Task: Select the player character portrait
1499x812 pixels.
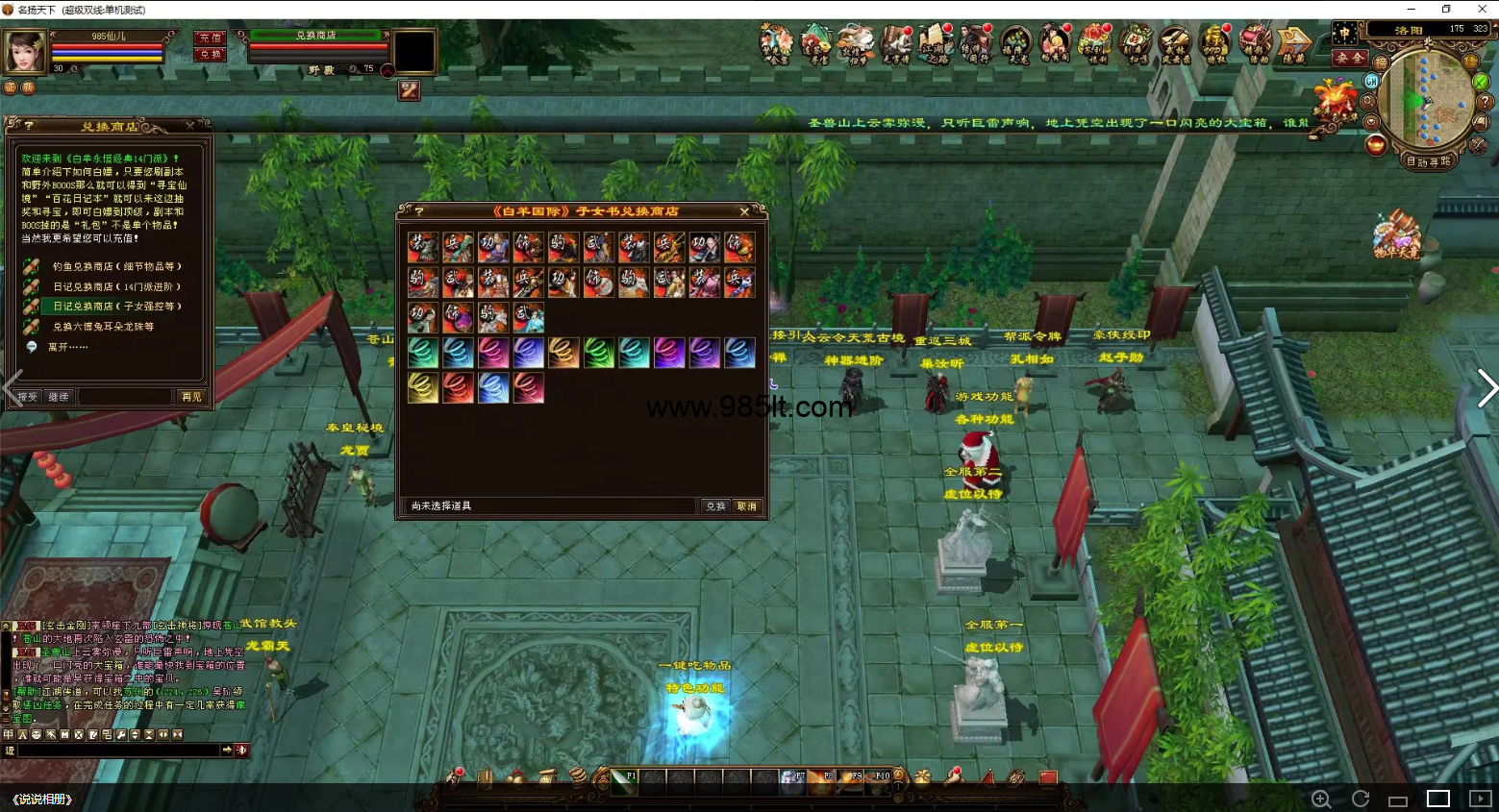Action: point(25,52)
